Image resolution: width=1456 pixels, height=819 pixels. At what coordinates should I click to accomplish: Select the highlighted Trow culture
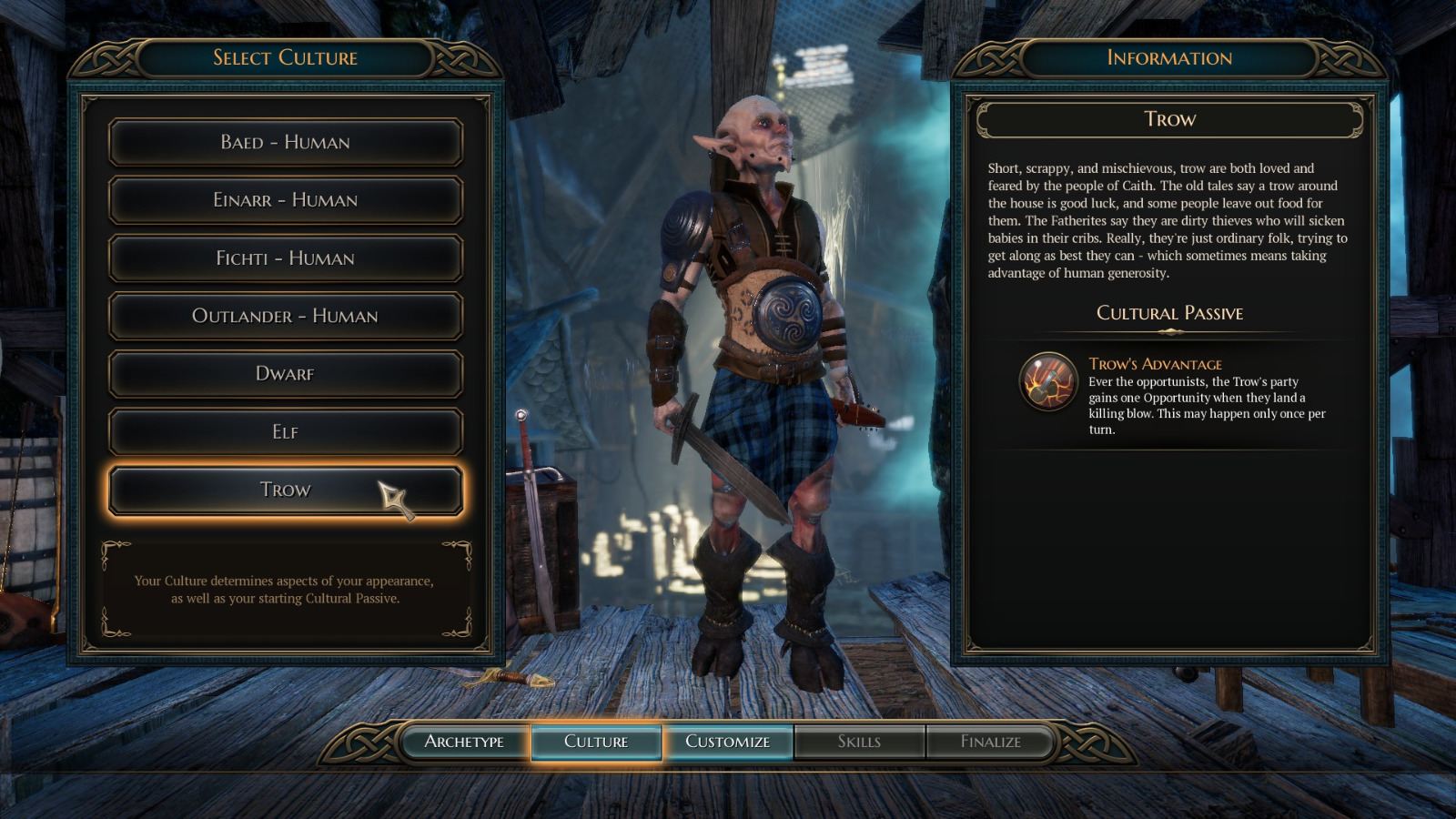285,489
